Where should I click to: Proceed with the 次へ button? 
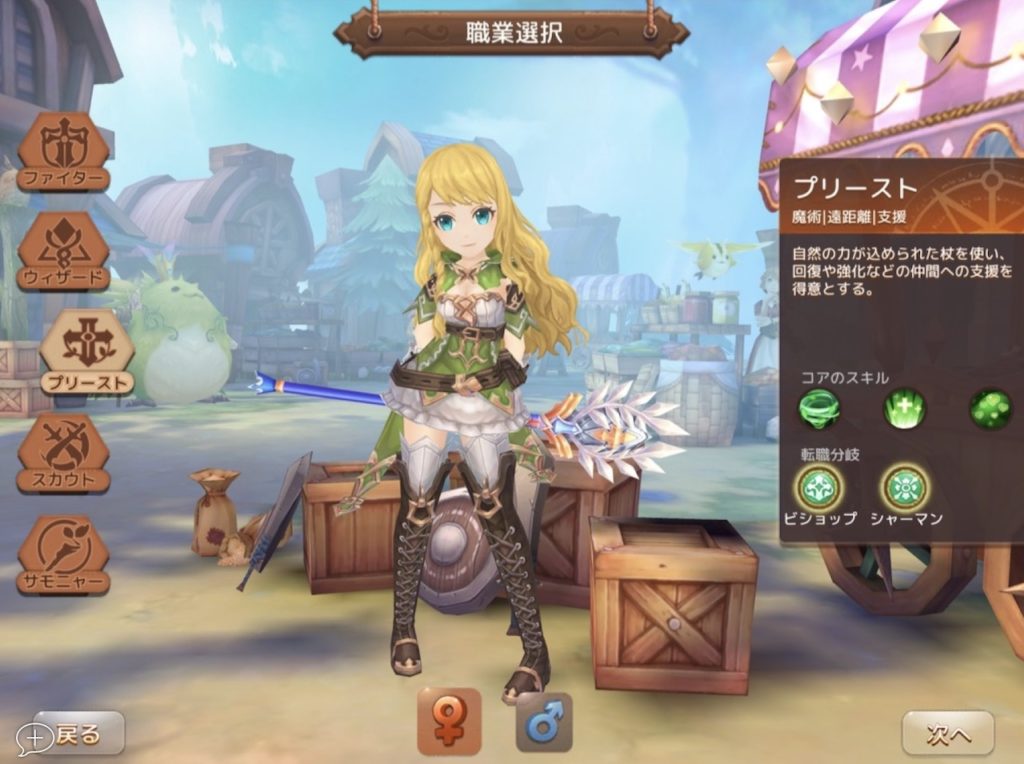click(x=948, y=735)
